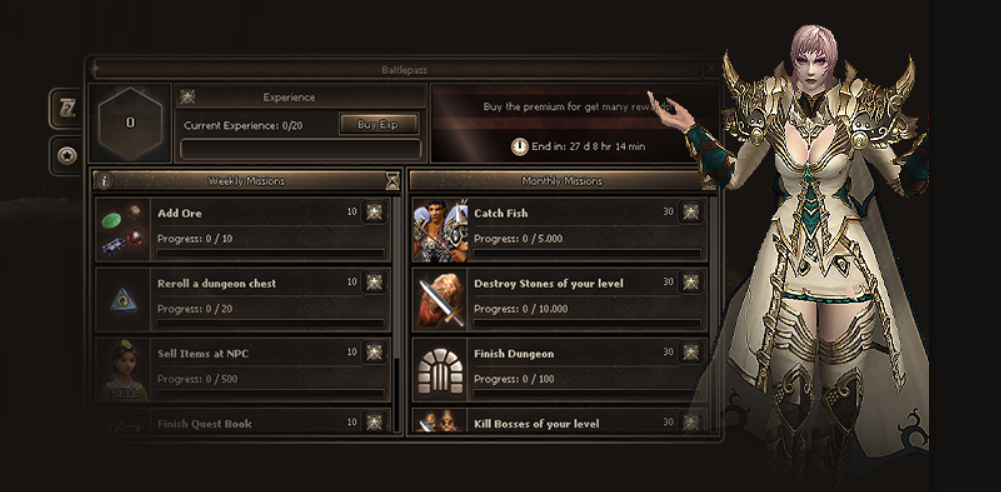Close the Battlepass window
This screenshot has width=1001, height=492.
(710, 70)
